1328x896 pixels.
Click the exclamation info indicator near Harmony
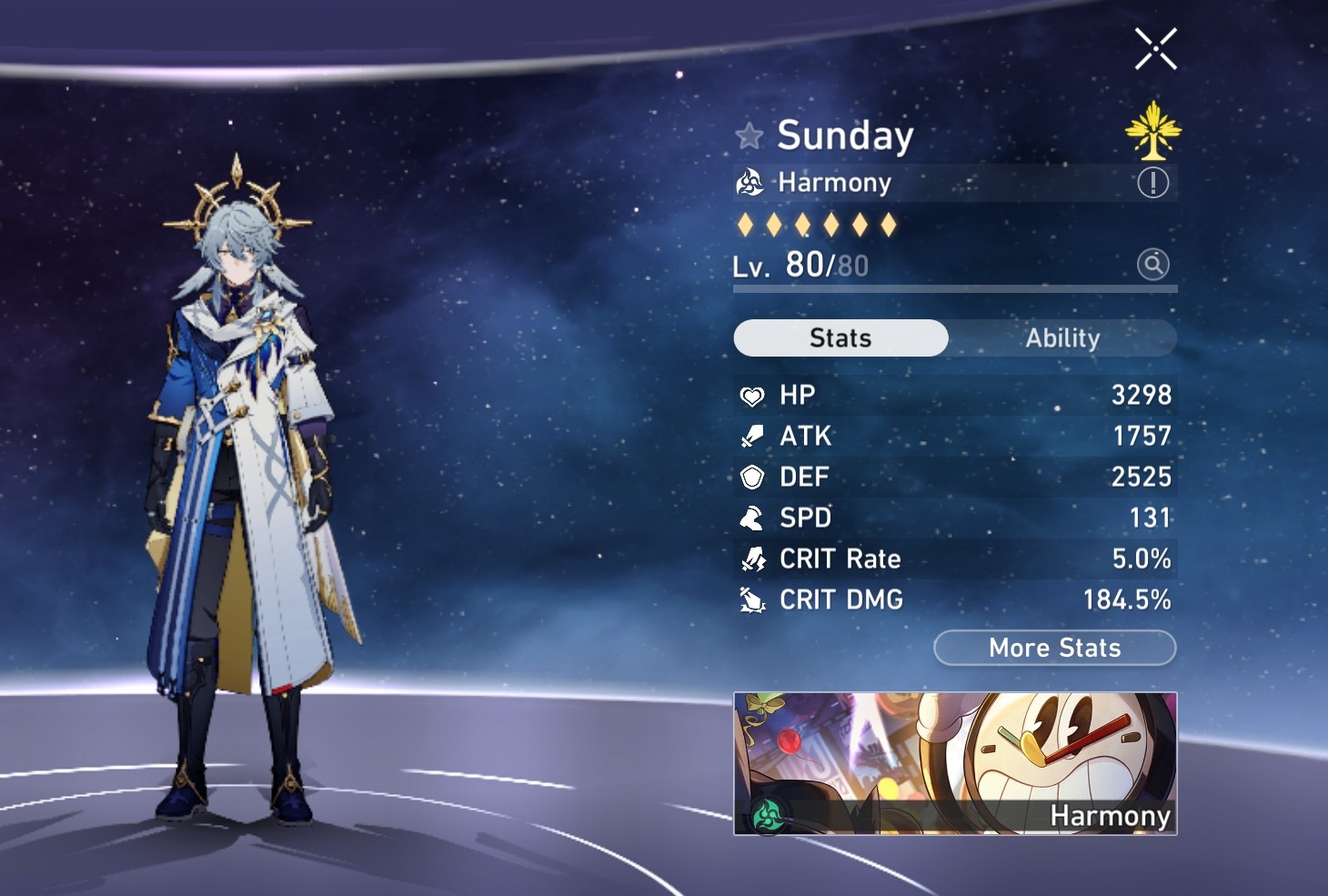tap(1152, 182)
